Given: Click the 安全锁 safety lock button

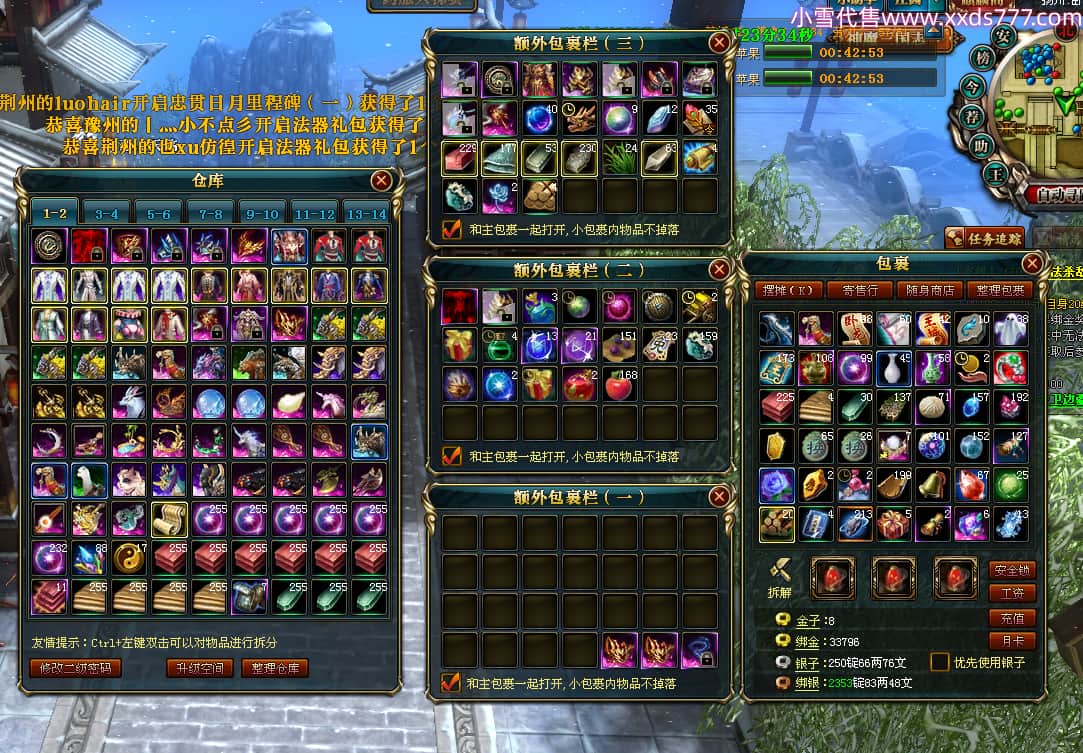Looking at the screenshot, I should pos(1011,569).
